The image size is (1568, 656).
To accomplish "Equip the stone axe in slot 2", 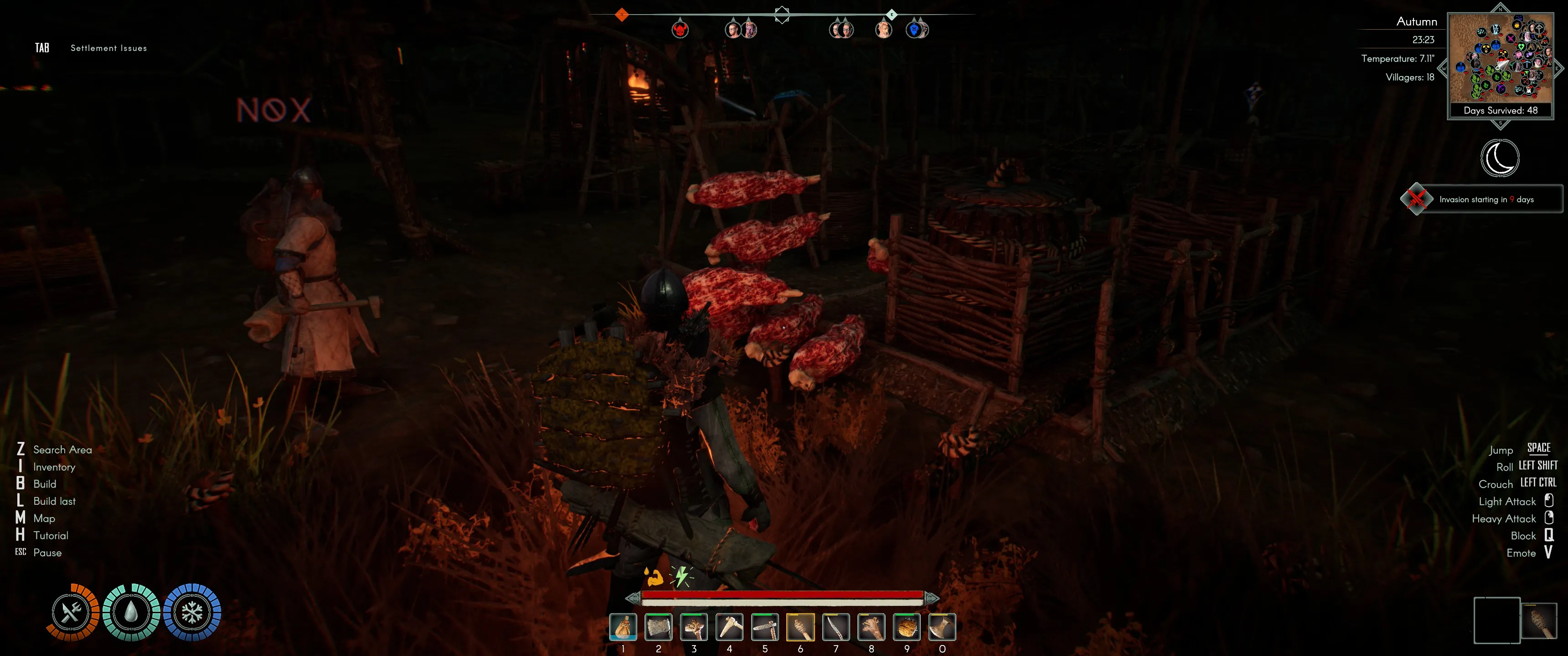I will pyautogui.click(x=658, y=627).
